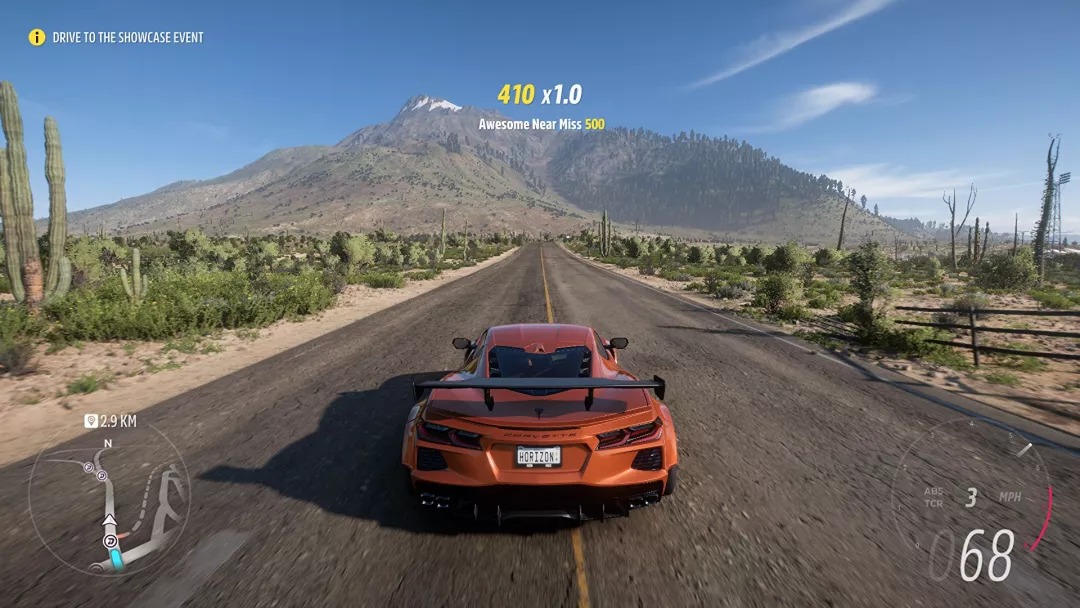1080x608 pixels.
Task: Select the Drive to the Showcase Event objective
Action: (x=127, y=37)
